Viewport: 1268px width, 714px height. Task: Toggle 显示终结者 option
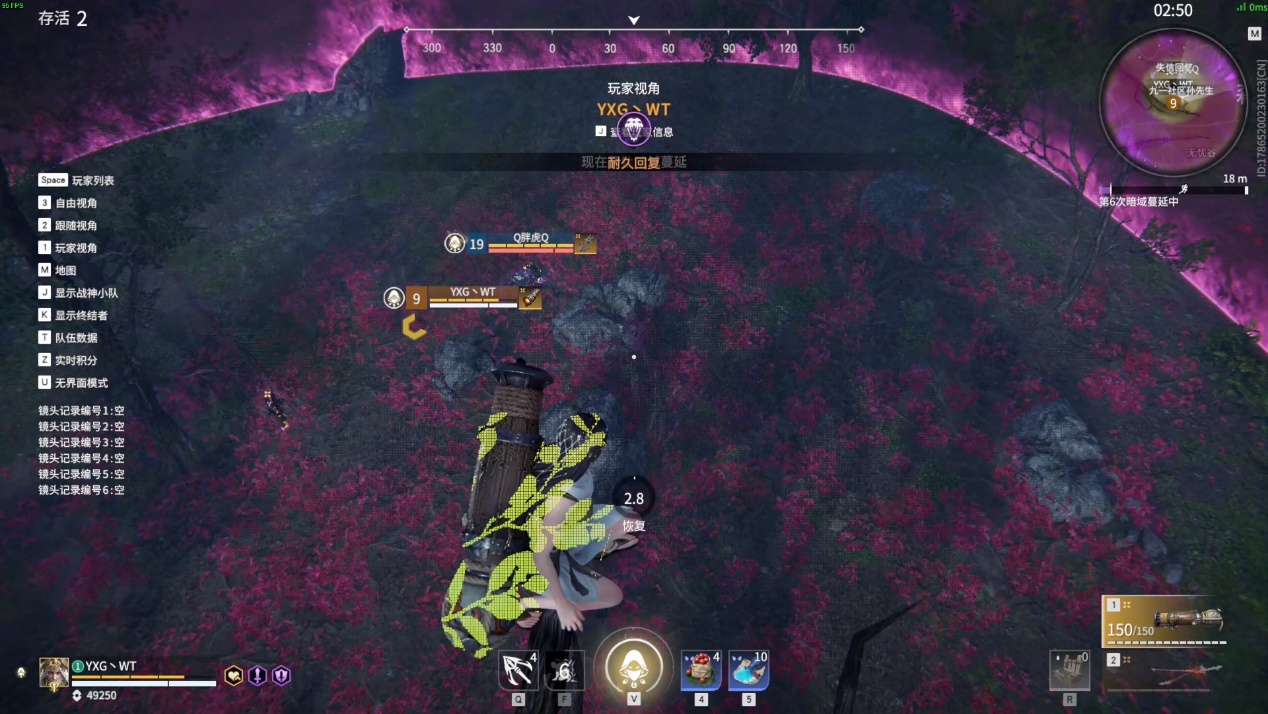click(81, 316)
